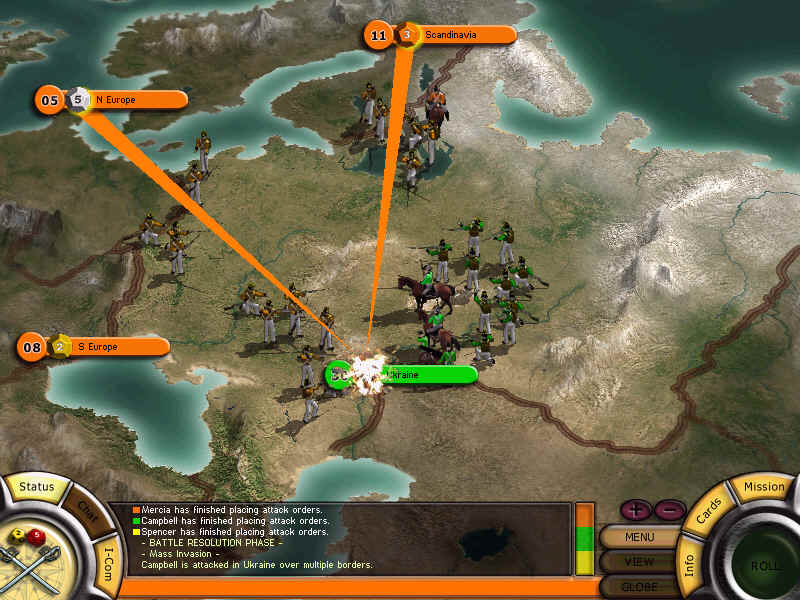Switch to the GLOBE view
The height and width of the screenshot is (600, 800).
(x=639, y=585)
